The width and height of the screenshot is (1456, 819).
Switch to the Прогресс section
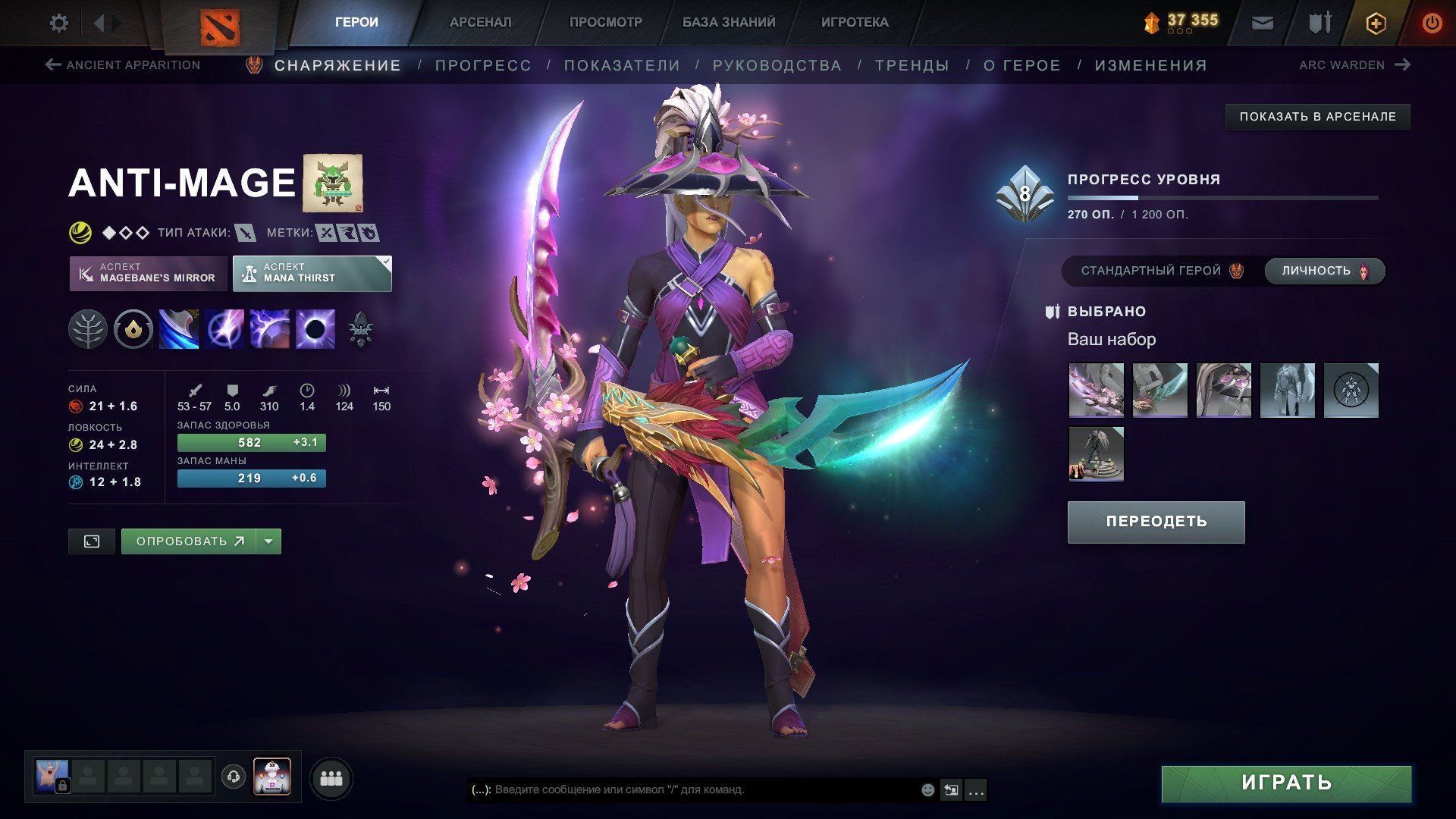(x=483, y=66)
